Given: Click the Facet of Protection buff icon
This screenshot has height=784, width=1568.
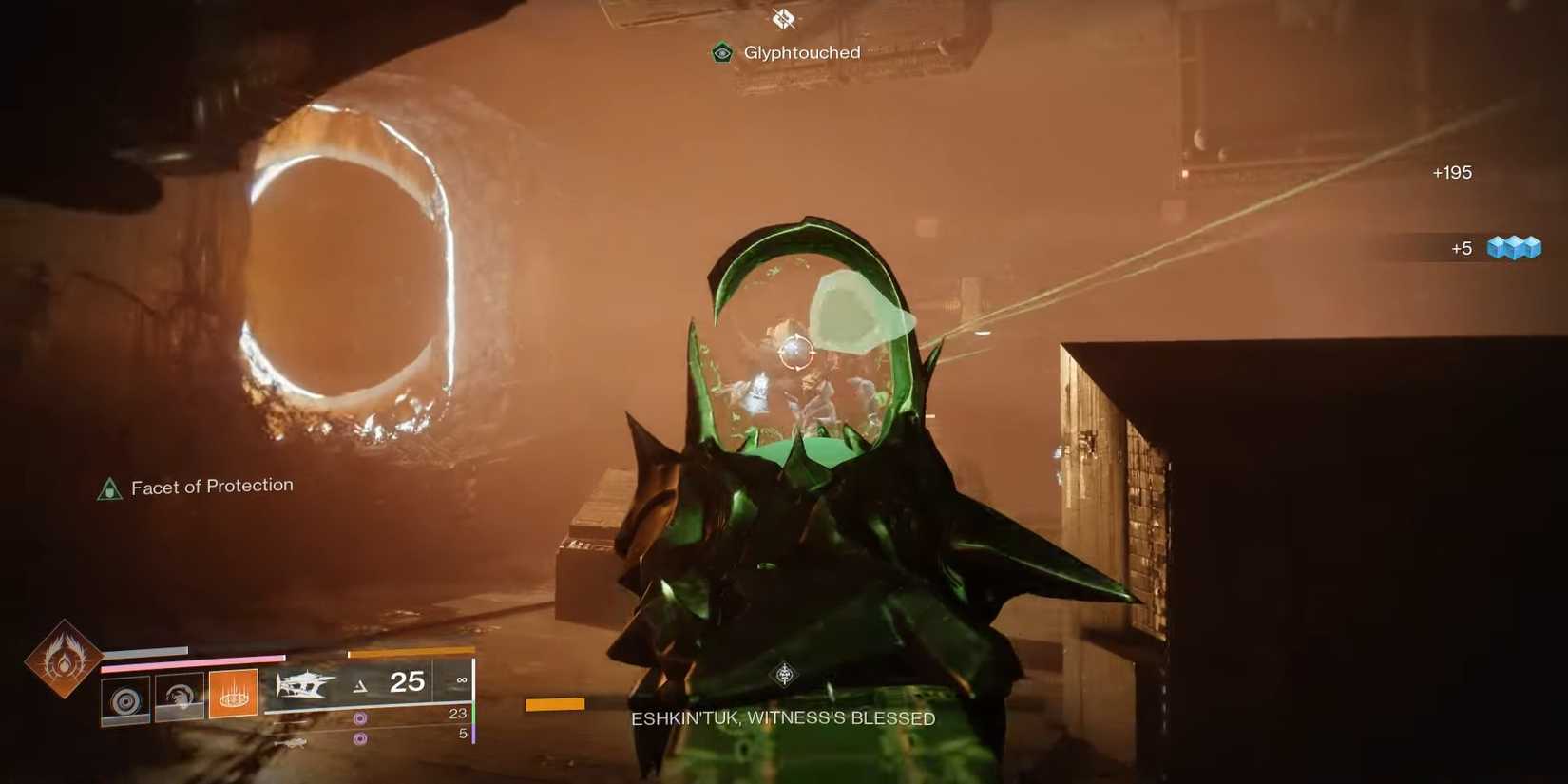Looking at the screenshot, I should point(110,489).
